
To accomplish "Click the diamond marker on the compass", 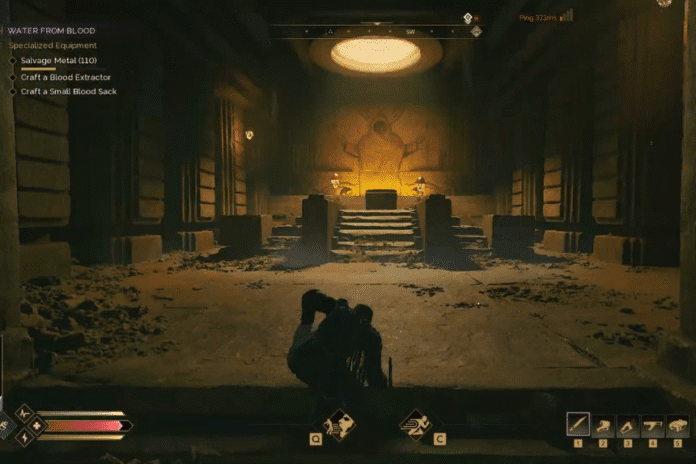I will click(x=476, y=31).
